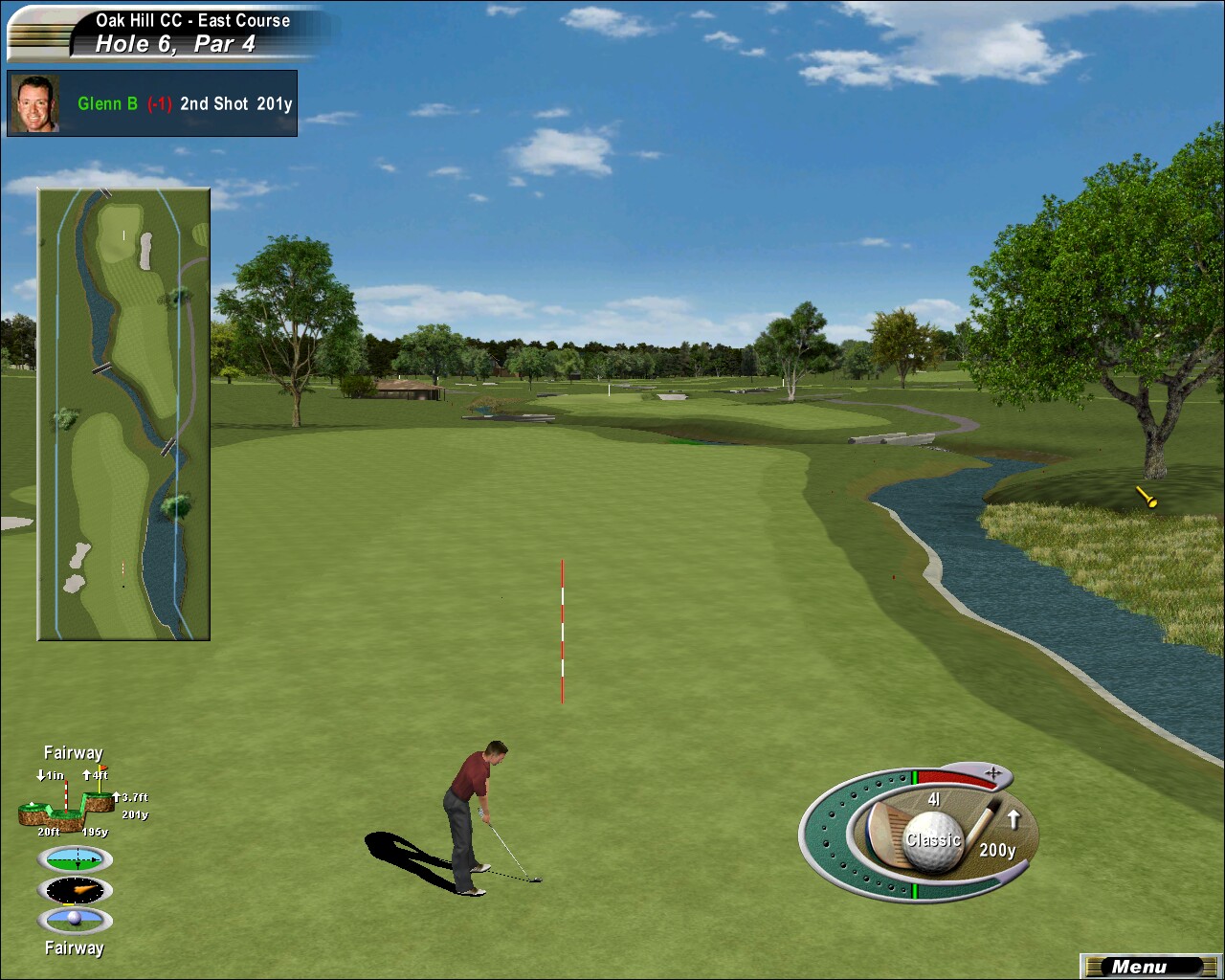
Task: Select the Glenn B player panel
Action: [x=152, y=103]
